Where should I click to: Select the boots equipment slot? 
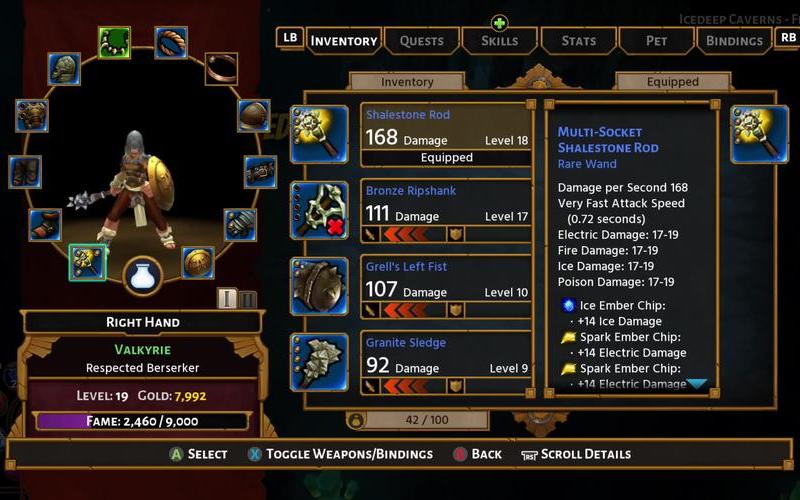[45, 225]
